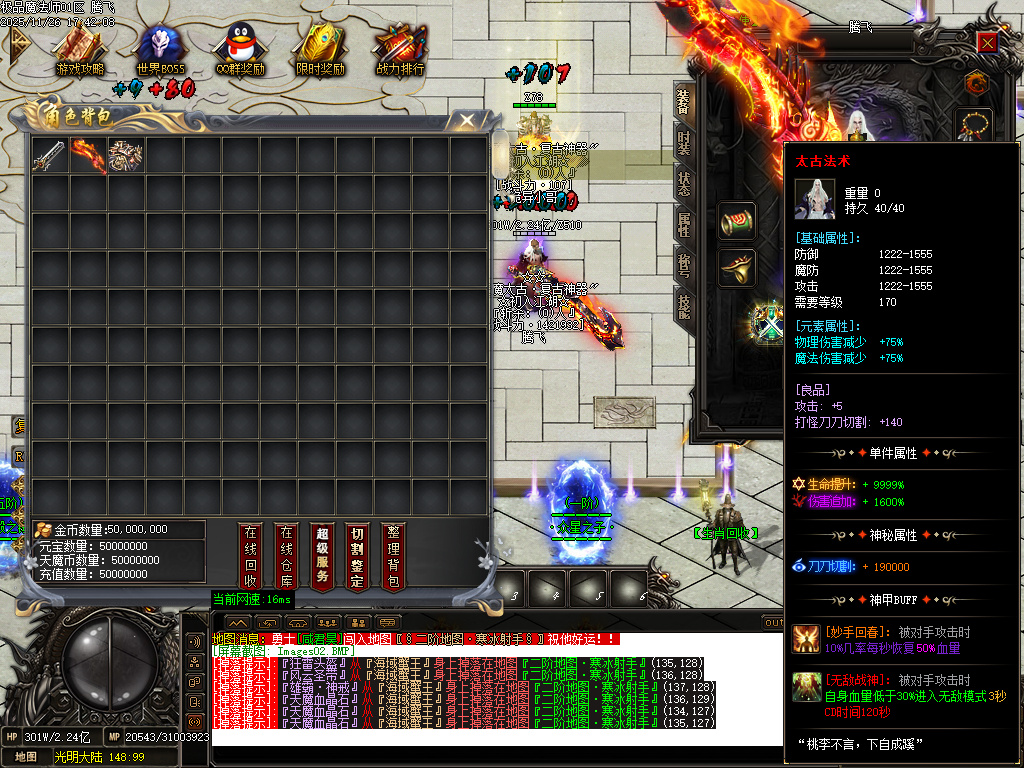Viewport: 1024px width, 768px height.
Task: Close the 角色背包 inventory window
Action: click(466, 121)
